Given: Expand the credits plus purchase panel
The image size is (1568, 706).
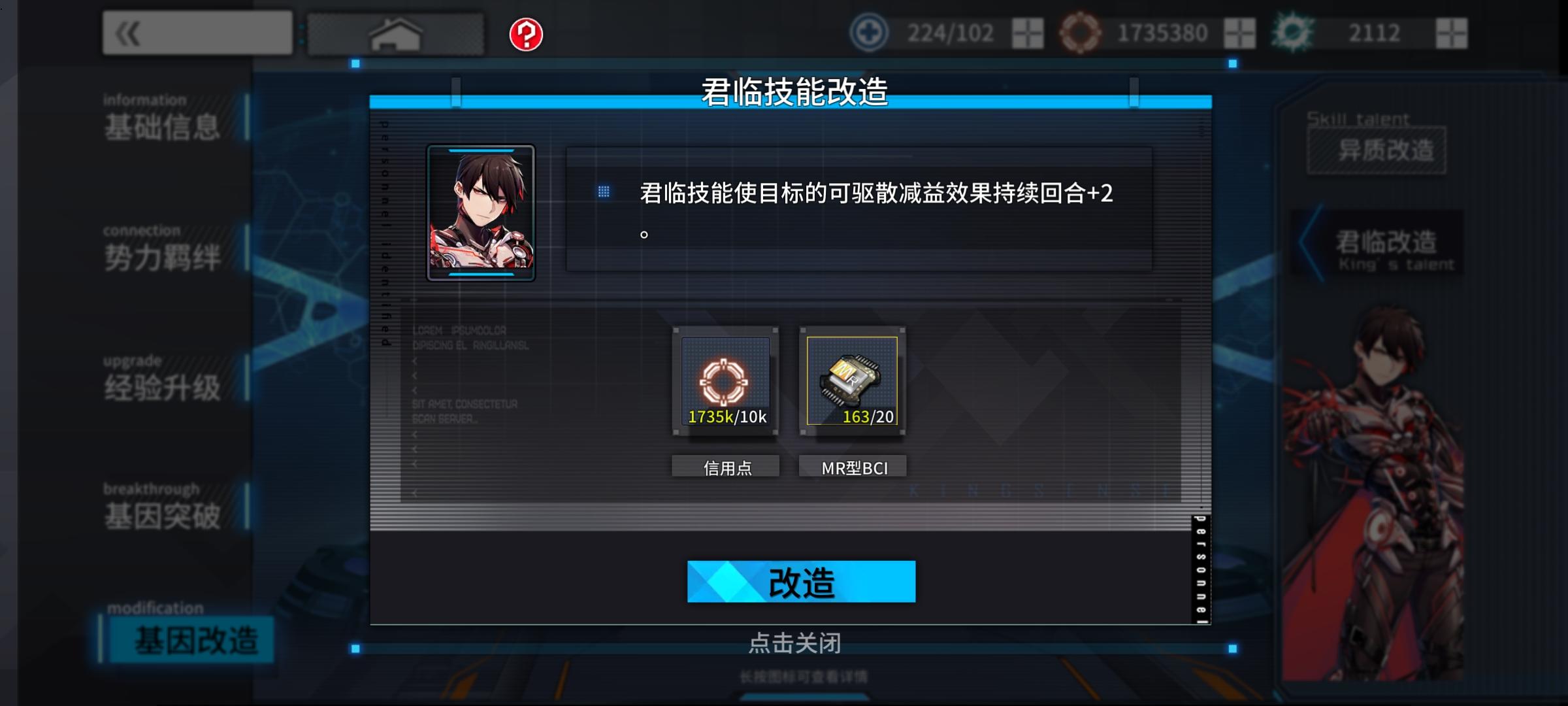Looking at the screenshot, I should click(1241, 33).
